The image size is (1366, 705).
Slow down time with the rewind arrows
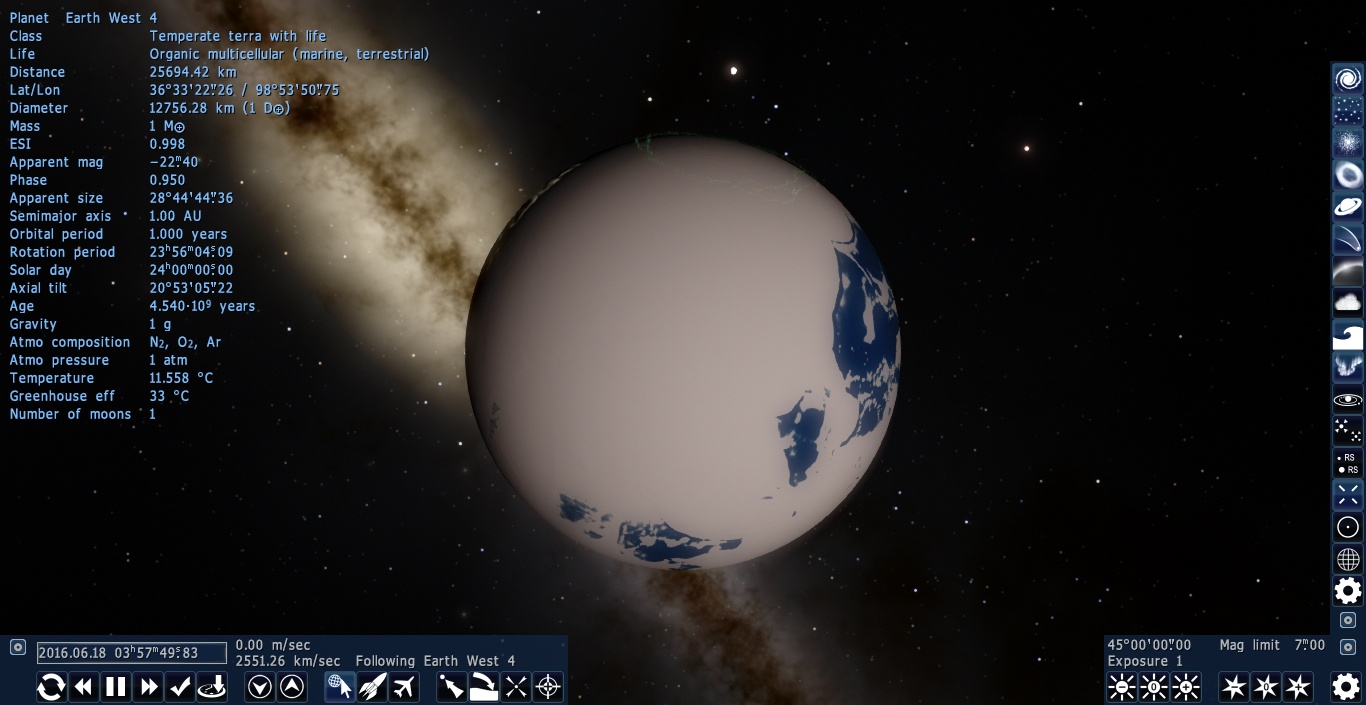[84, 687]
